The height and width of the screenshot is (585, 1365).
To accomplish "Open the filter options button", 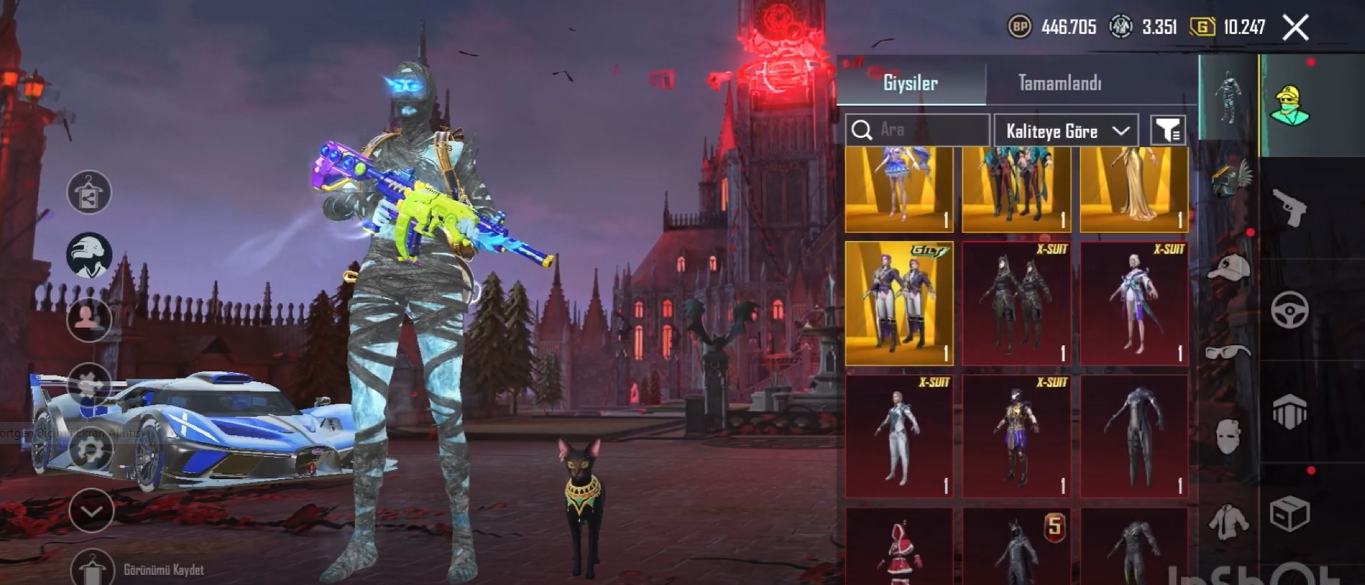I will [1167, 130].
